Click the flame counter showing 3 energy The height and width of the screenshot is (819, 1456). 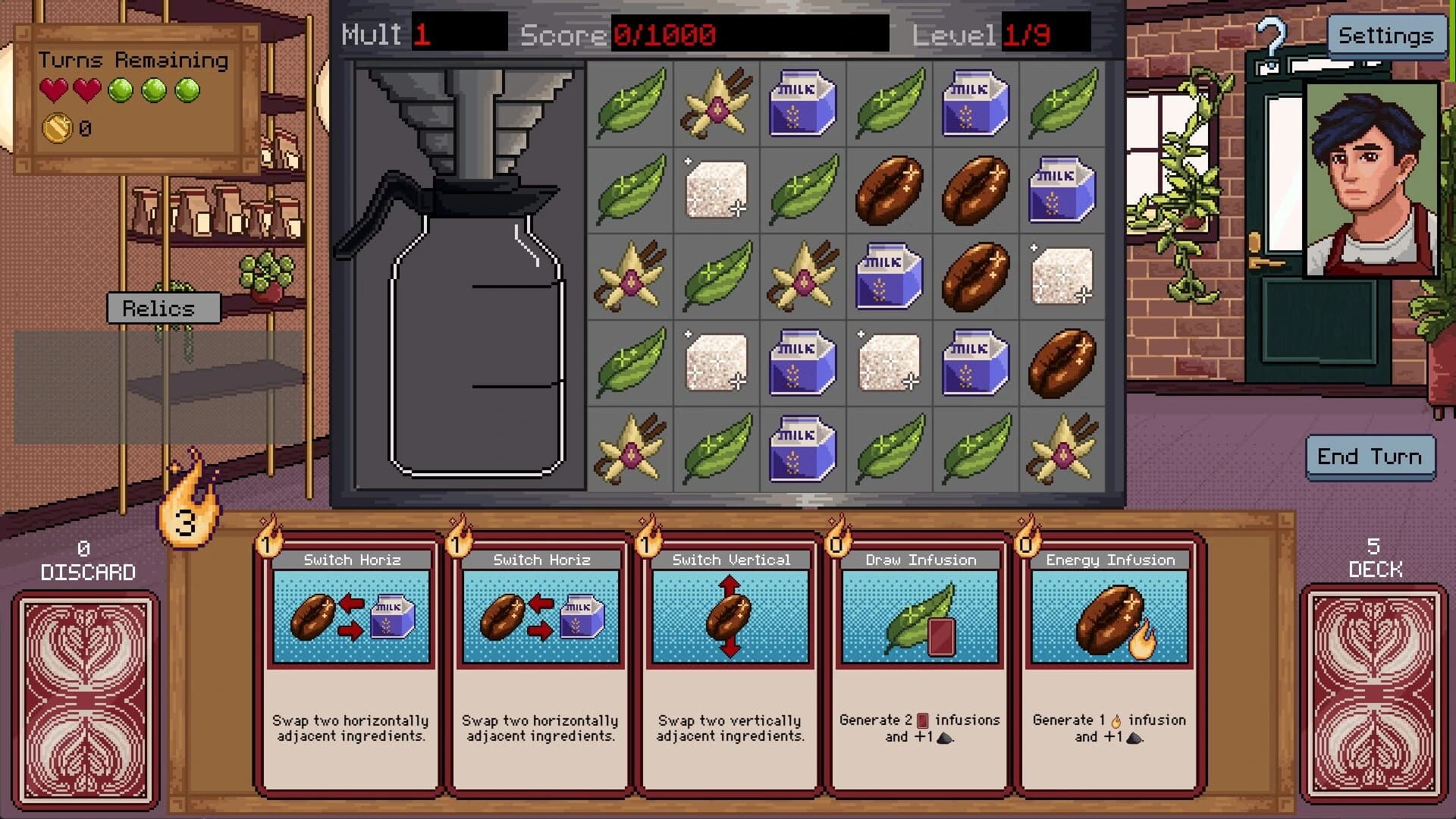(187, 521)
